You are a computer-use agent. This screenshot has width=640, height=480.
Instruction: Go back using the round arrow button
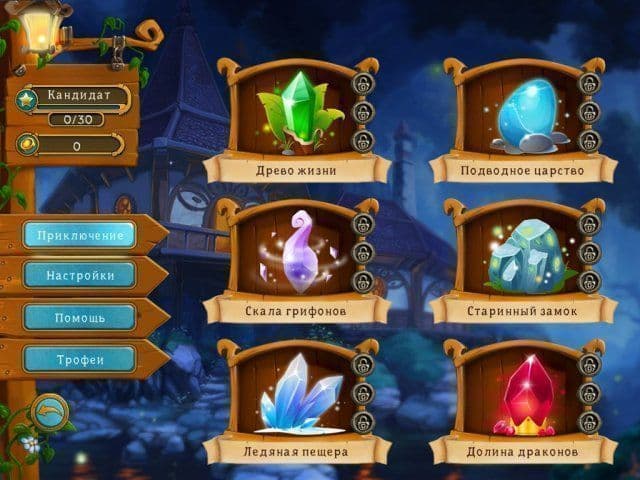[49, 410]
